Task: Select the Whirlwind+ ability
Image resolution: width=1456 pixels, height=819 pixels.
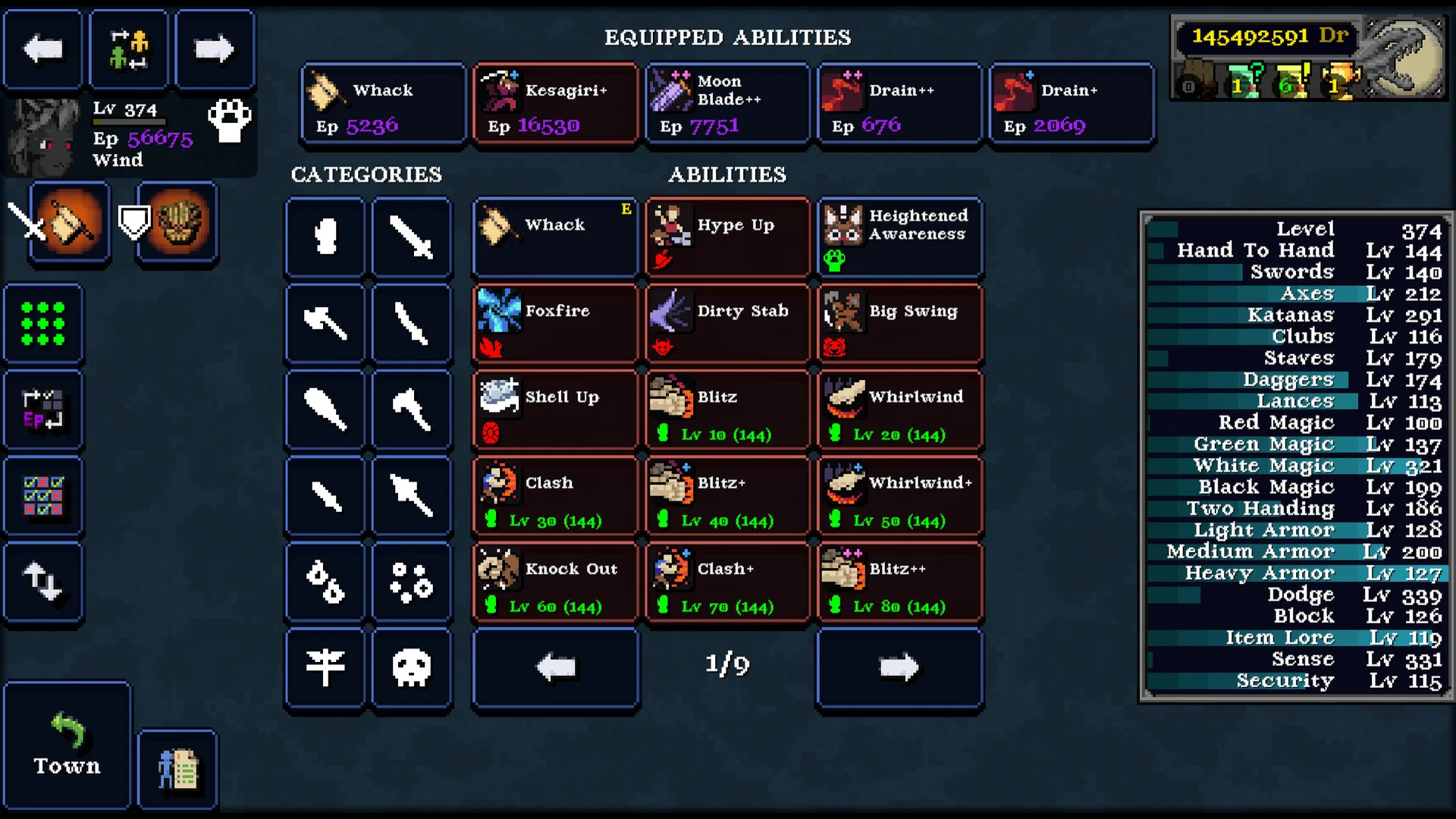Action: tap(899, 496)
